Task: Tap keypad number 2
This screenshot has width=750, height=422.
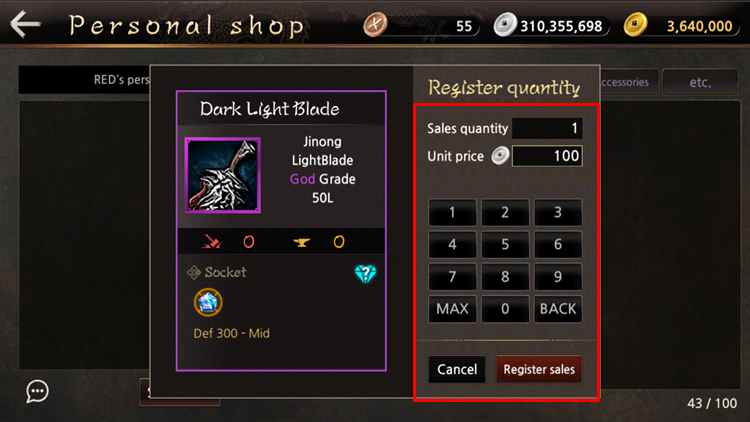Action: 505,213
